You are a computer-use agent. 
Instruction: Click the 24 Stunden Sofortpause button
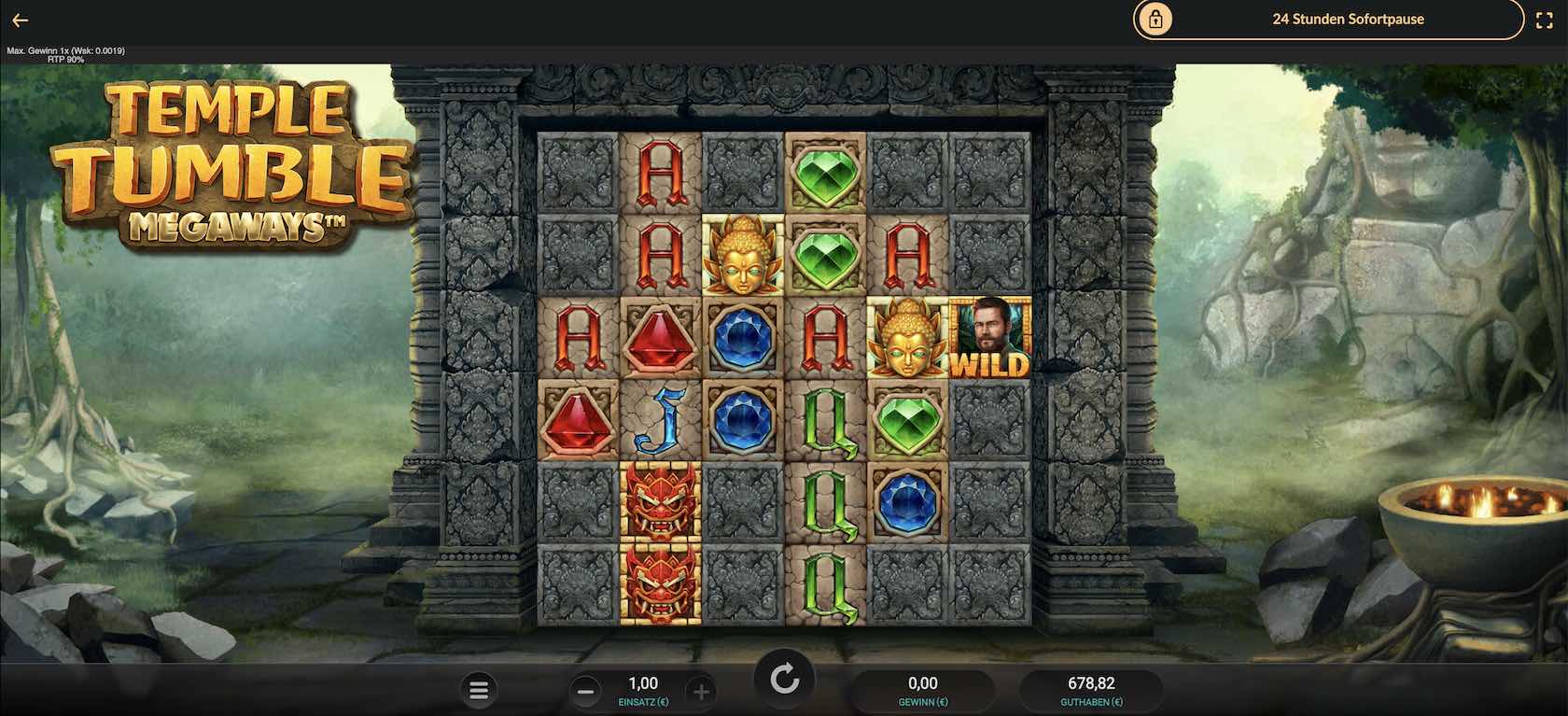(1349, 18)
